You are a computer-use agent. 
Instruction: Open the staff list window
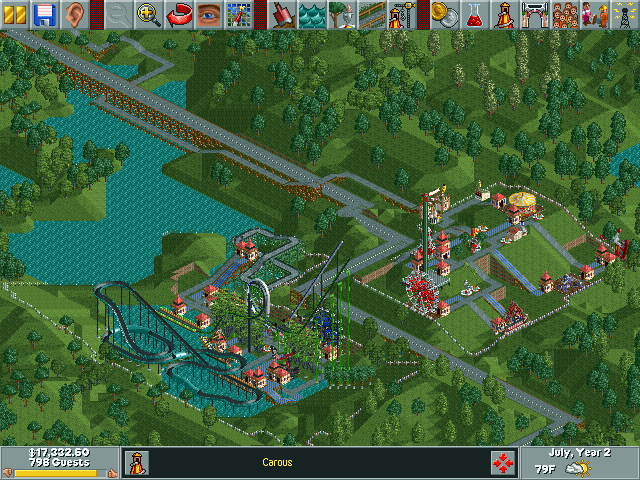pos(595,14)
